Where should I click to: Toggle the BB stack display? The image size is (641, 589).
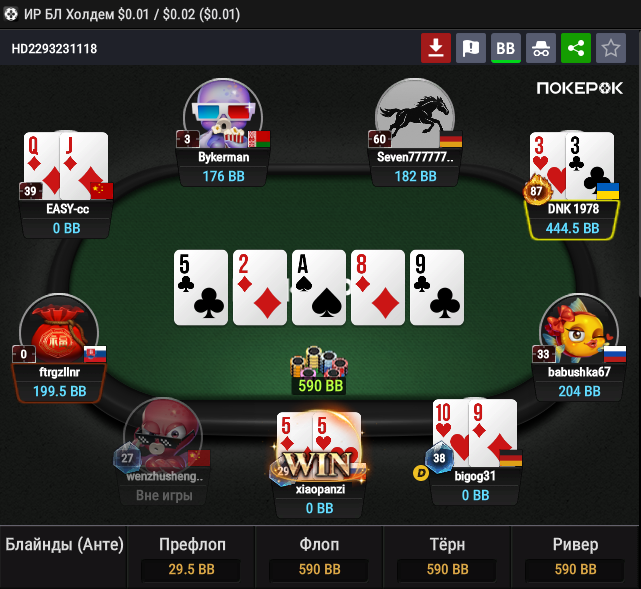505,48
